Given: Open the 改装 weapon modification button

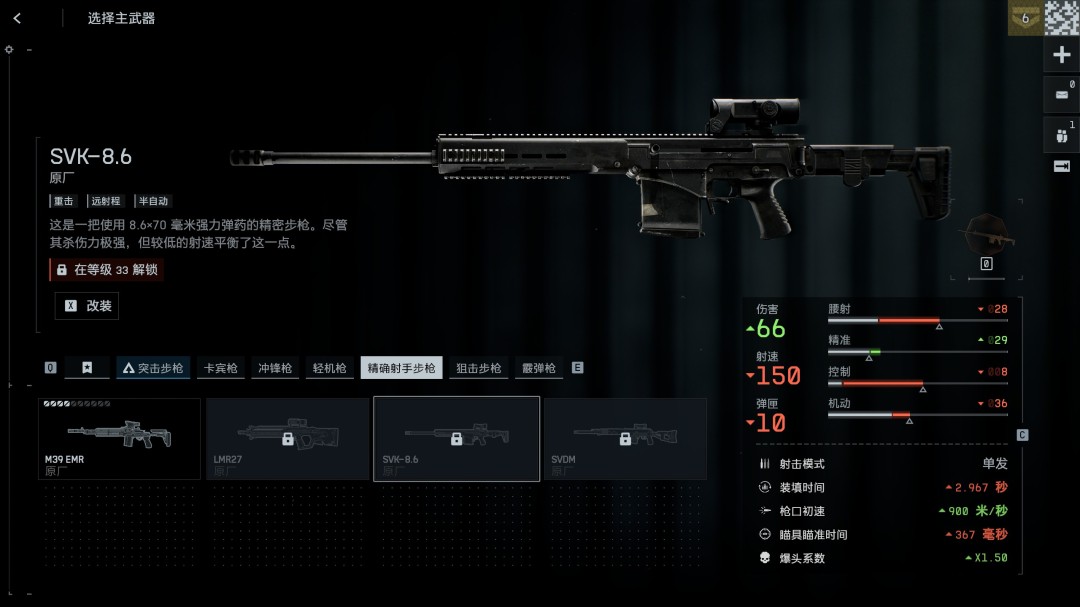Looking at the screenshot, I should [x=87, y=306].
